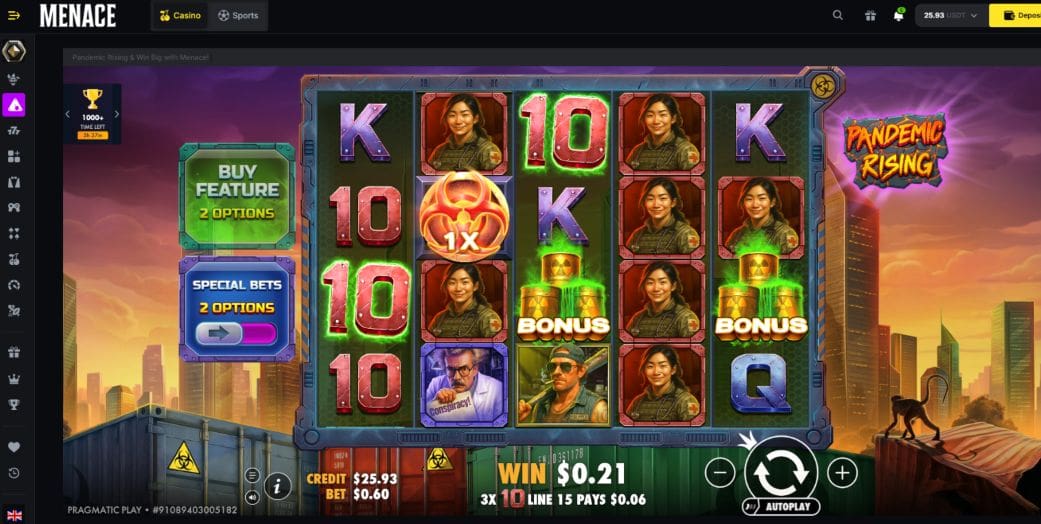The width and height of the screenshot is (1041, 524).
Task: Switch to the Sports tab
Action: 238,15
